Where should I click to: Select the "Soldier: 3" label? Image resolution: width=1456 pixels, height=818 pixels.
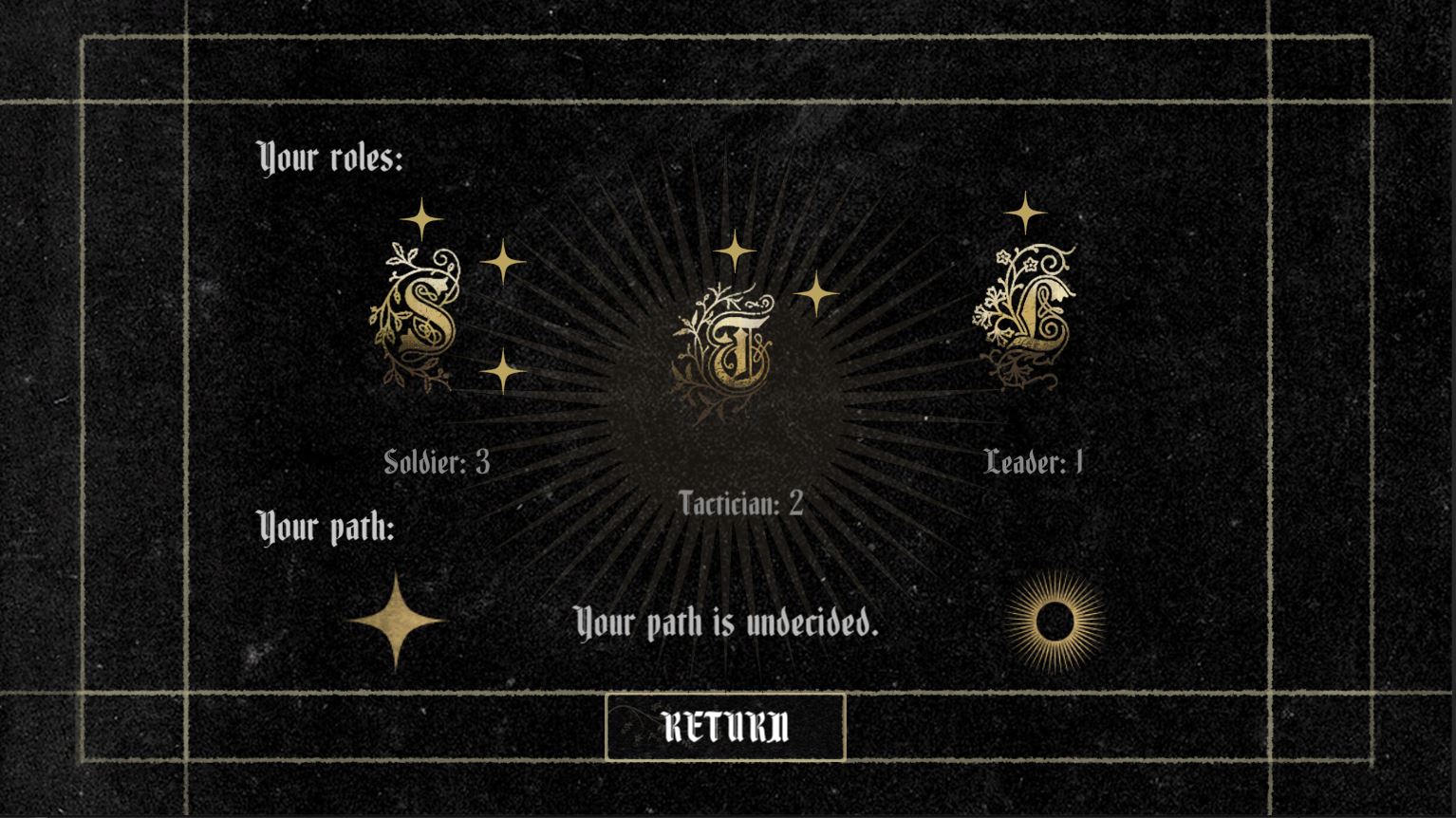(441, 462)
